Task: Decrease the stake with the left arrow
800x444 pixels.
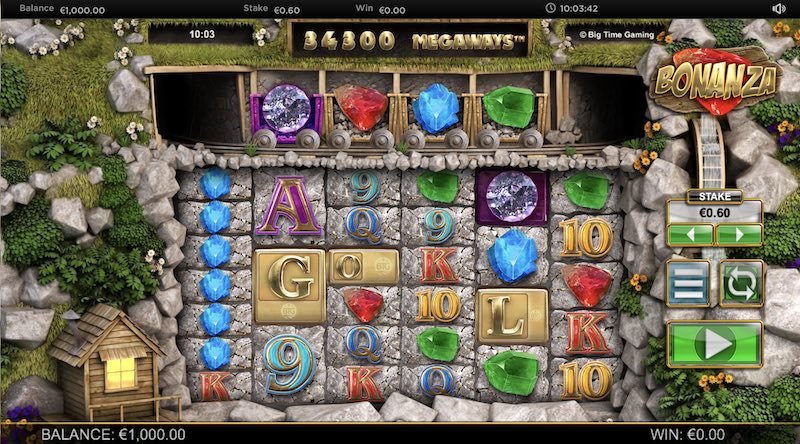Action: tap(691, 234)
